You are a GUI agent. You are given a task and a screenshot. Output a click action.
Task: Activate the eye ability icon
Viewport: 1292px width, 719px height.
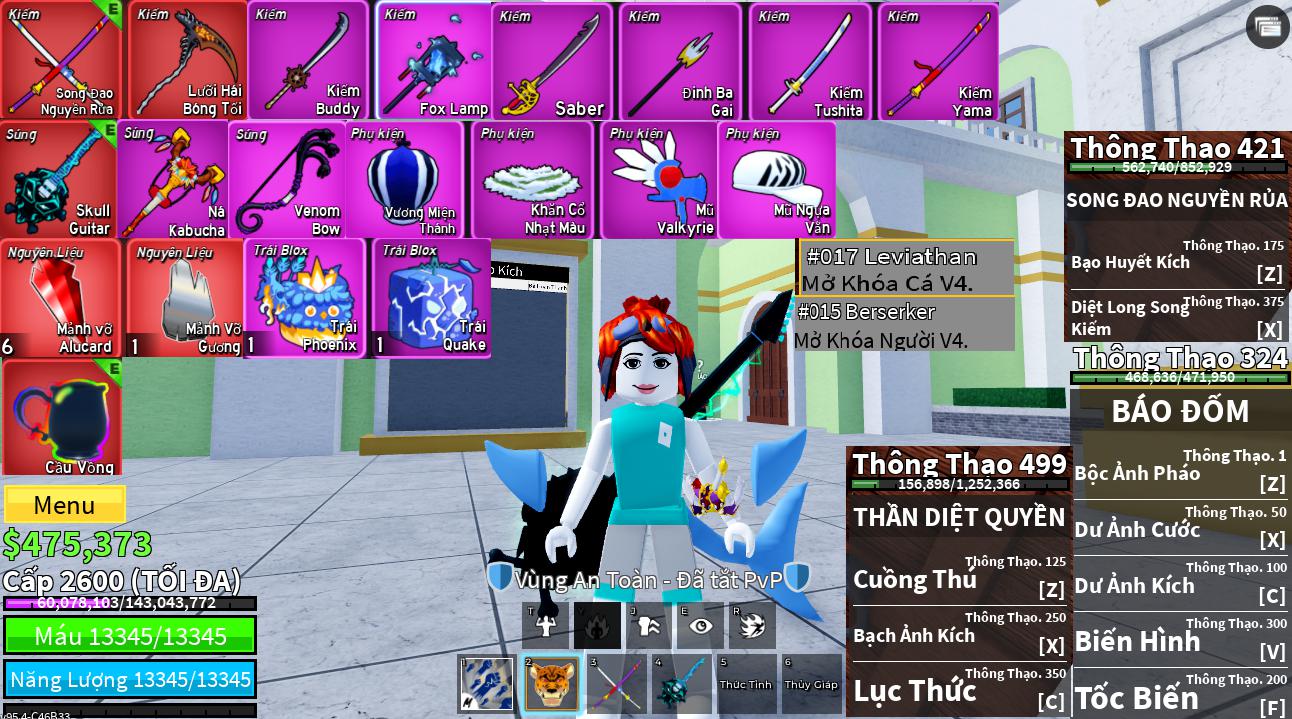coord(700,626)
